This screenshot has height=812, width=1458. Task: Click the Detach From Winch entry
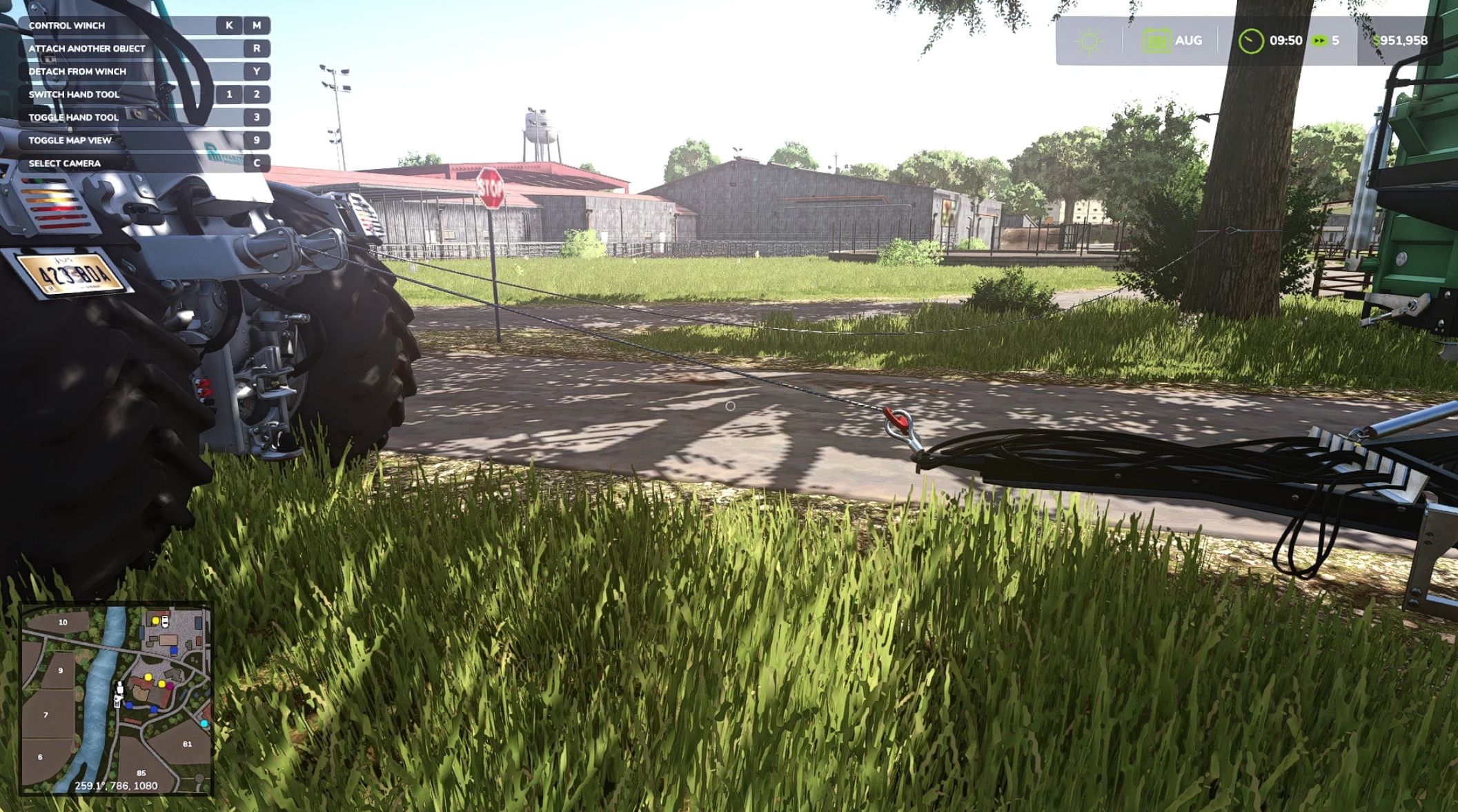[76, 72]
